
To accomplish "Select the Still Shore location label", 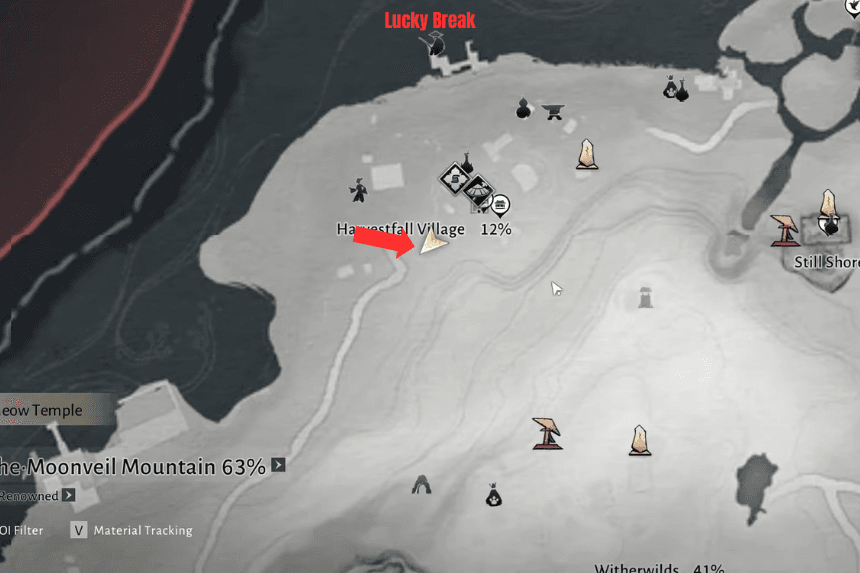I will click(x=826, y=263).
